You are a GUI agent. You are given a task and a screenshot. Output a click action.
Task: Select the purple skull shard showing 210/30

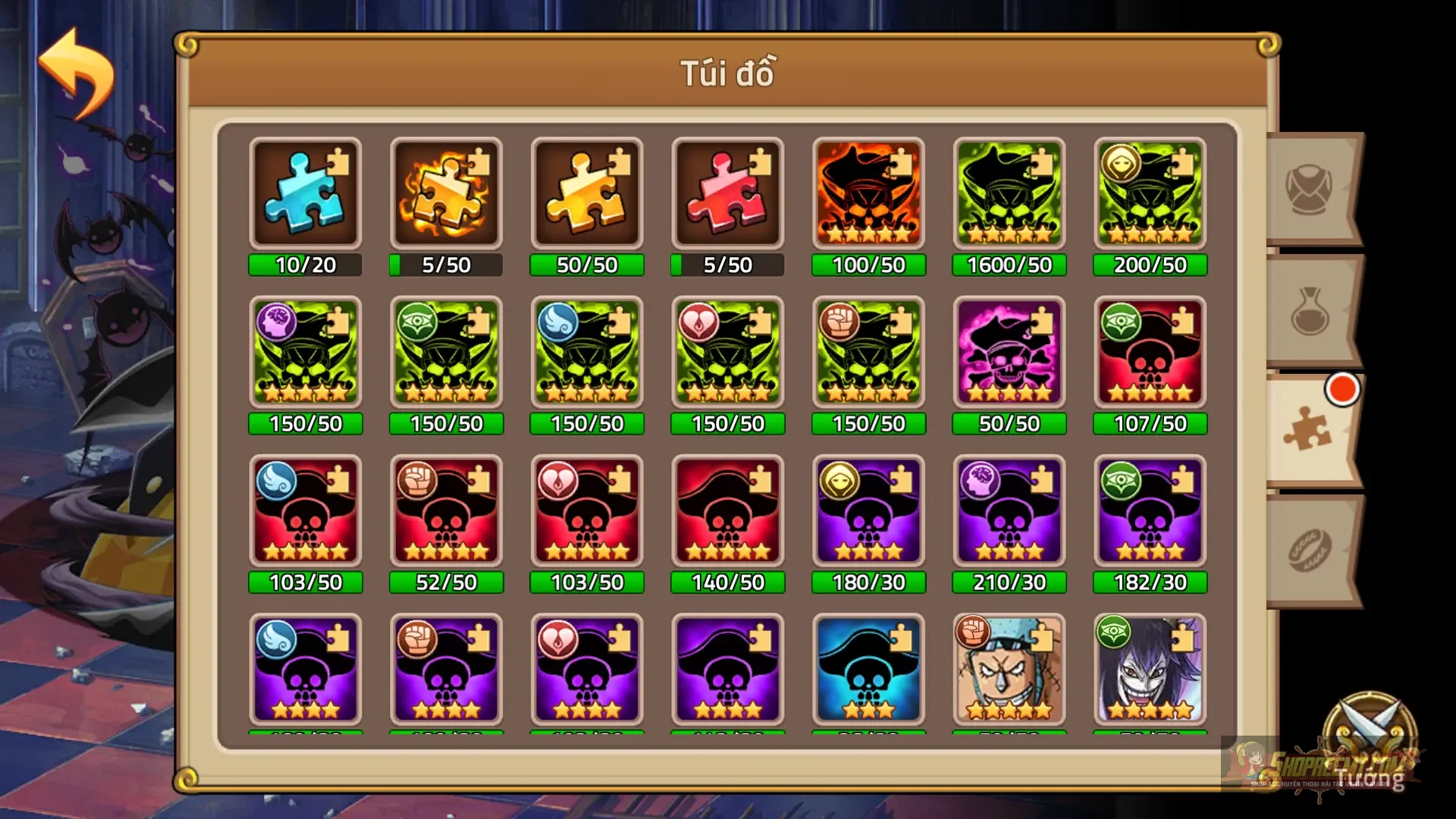click(x=1009, y=512)
